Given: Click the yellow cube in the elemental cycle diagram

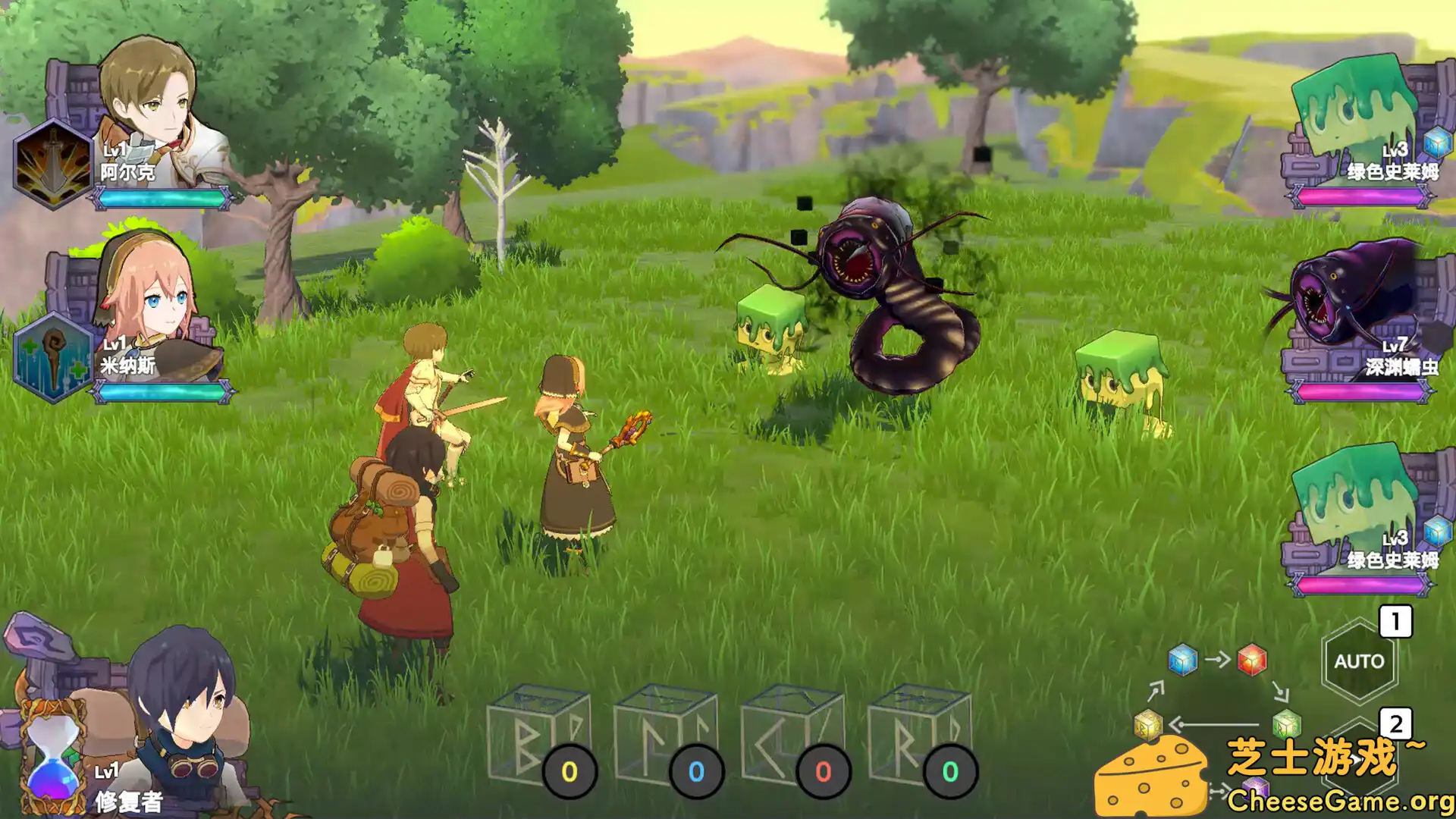Looking at the screenshot, I should coord(1147,724).
